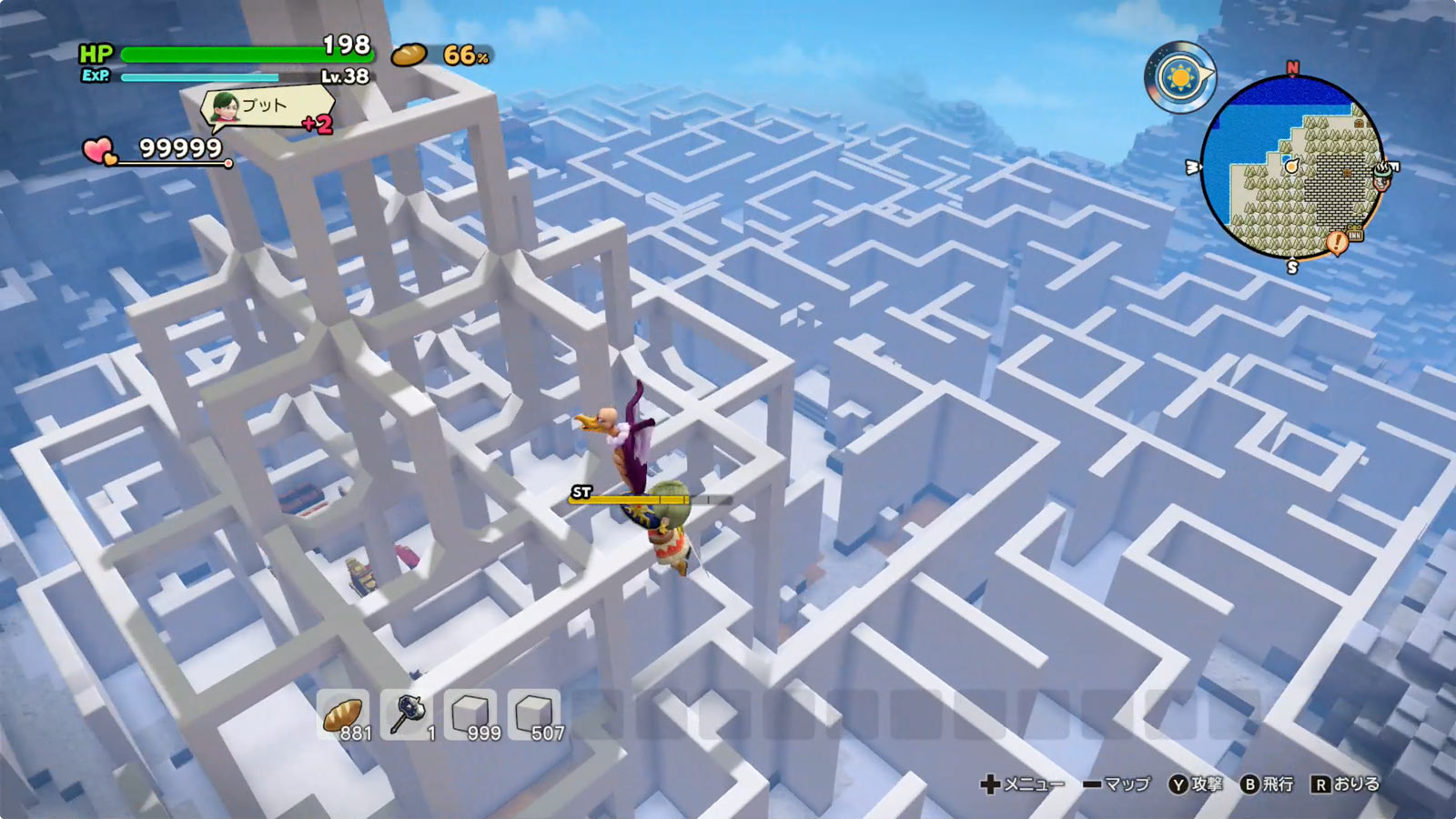
Task: Select the villager portrait in the notification bubble
Action: tap(224, 107)
